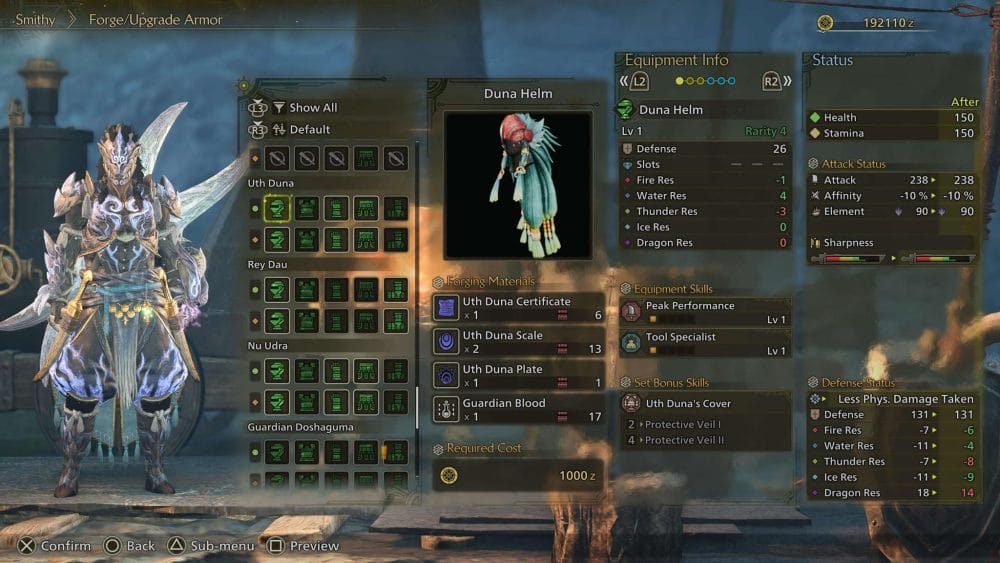The image size is (1000, 563).
Task: Pick the Uth Duna Plate material row
Action: (518, 376)
